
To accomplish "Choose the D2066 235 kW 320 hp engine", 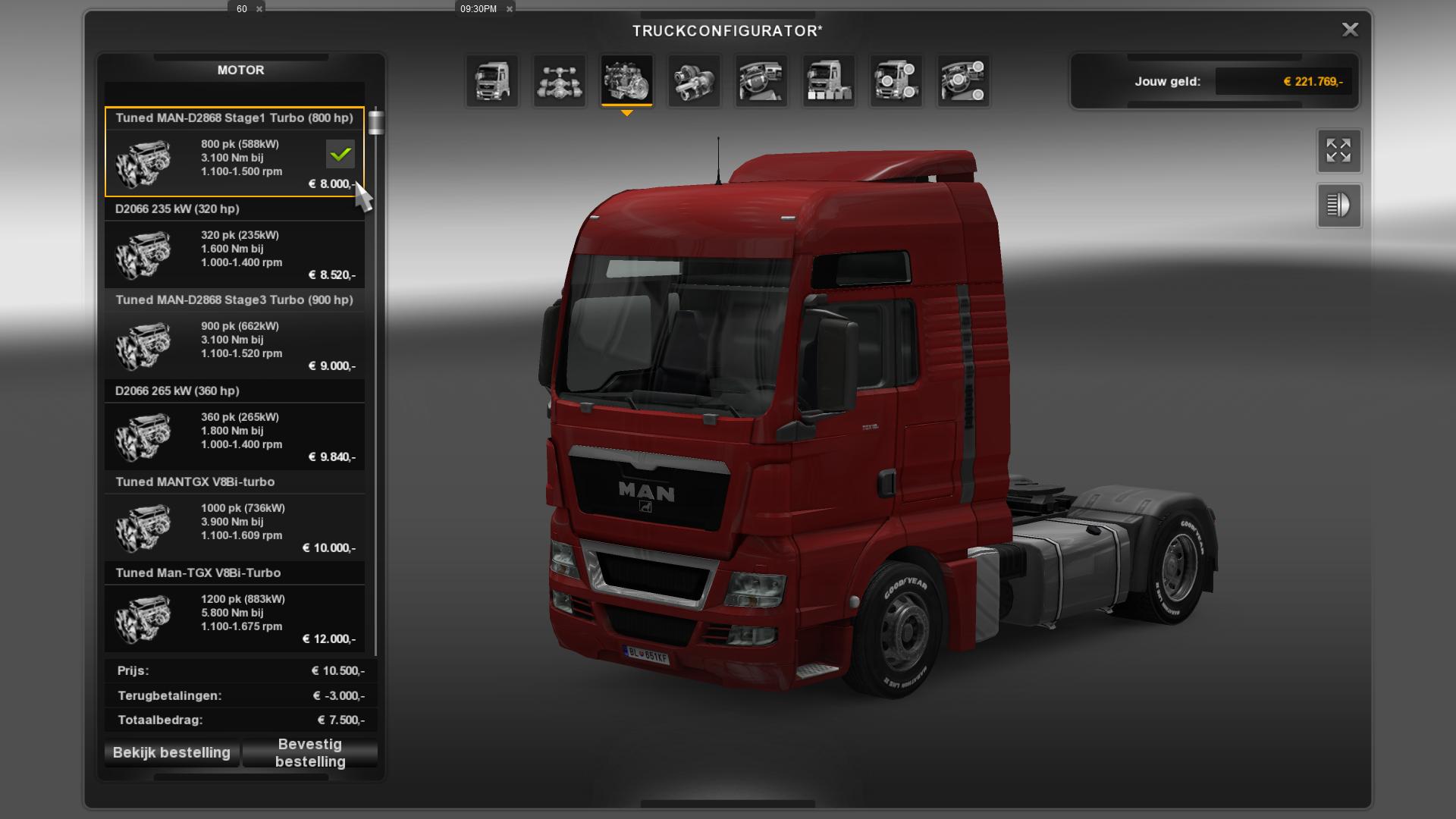I will (x=234, y=244).
